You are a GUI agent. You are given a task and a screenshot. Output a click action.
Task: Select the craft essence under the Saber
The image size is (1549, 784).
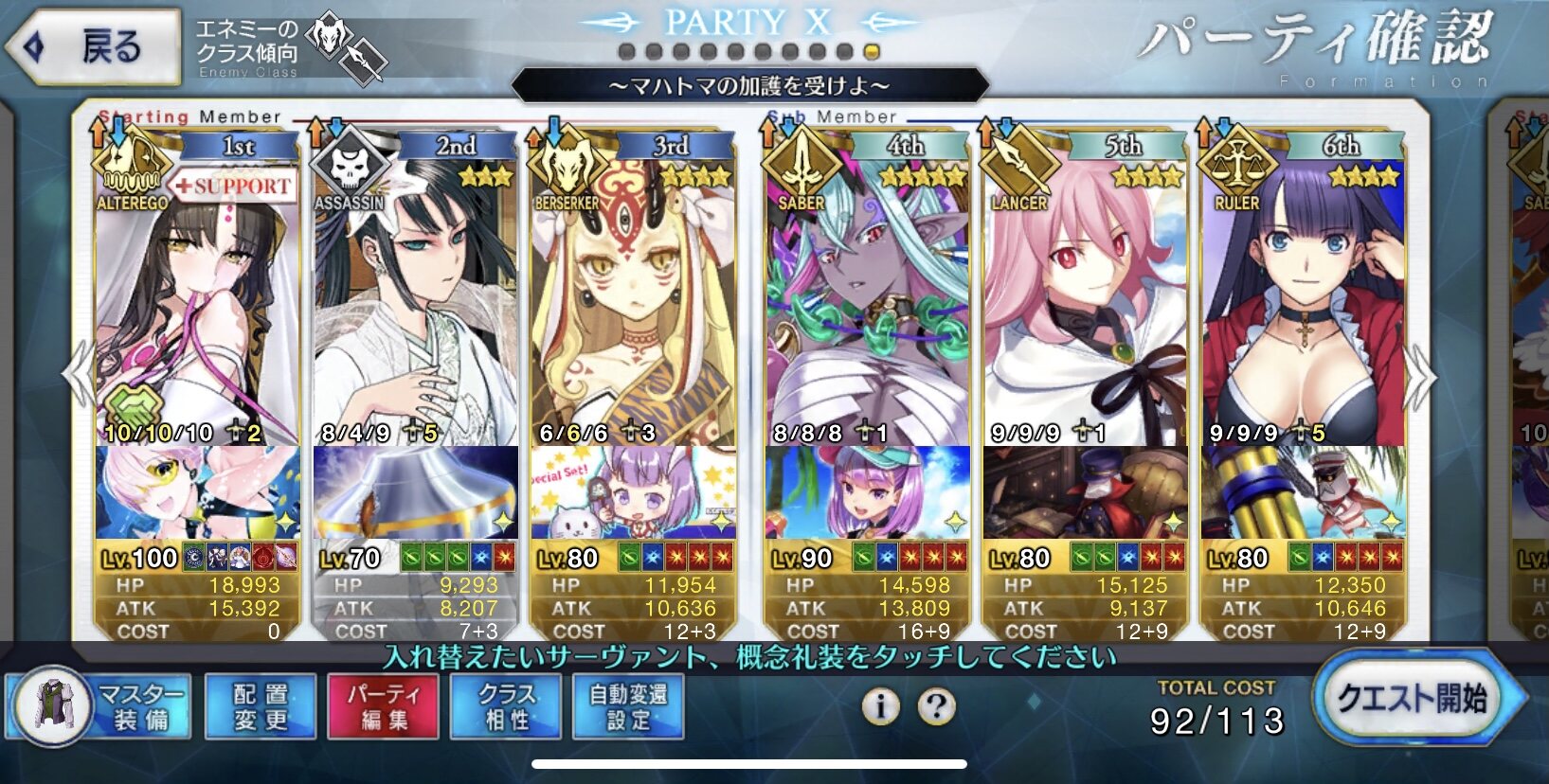click(867, 492)
